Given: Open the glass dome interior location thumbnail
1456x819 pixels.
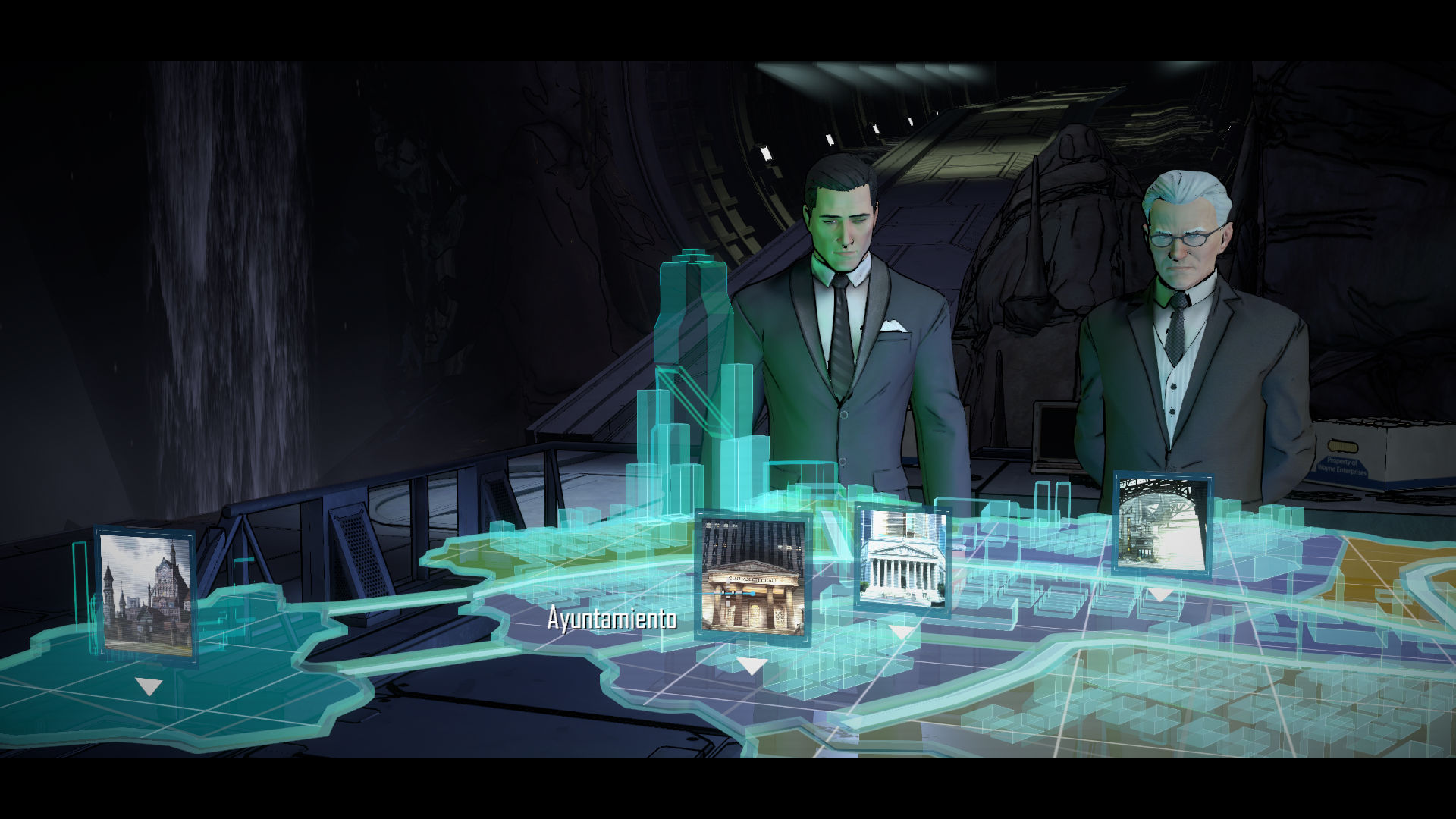Looking at the screenshot, I should click(x=1161, y=524).
